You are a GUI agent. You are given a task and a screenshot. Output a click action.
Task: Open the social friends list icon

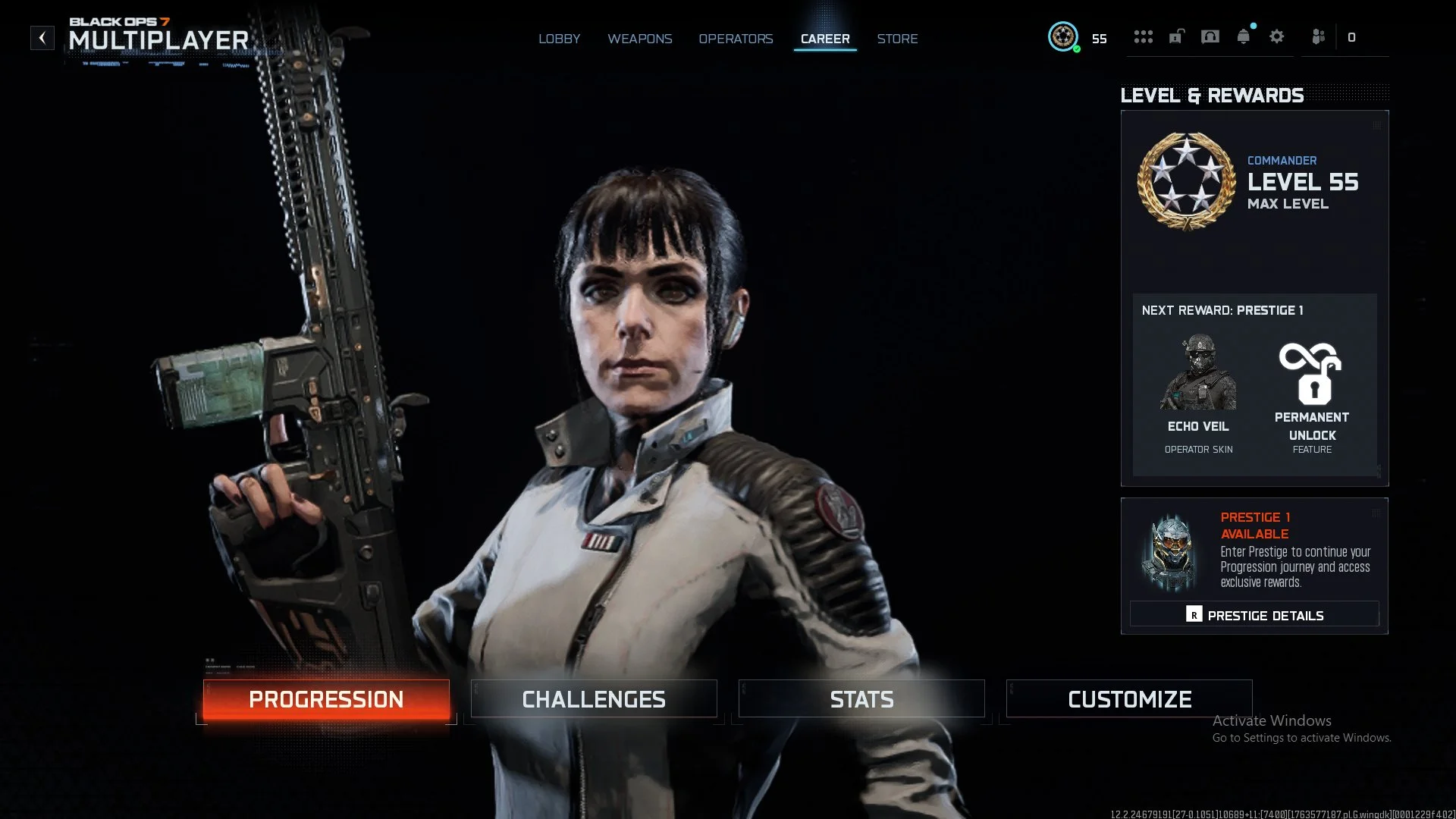(x=1318, y=36)
